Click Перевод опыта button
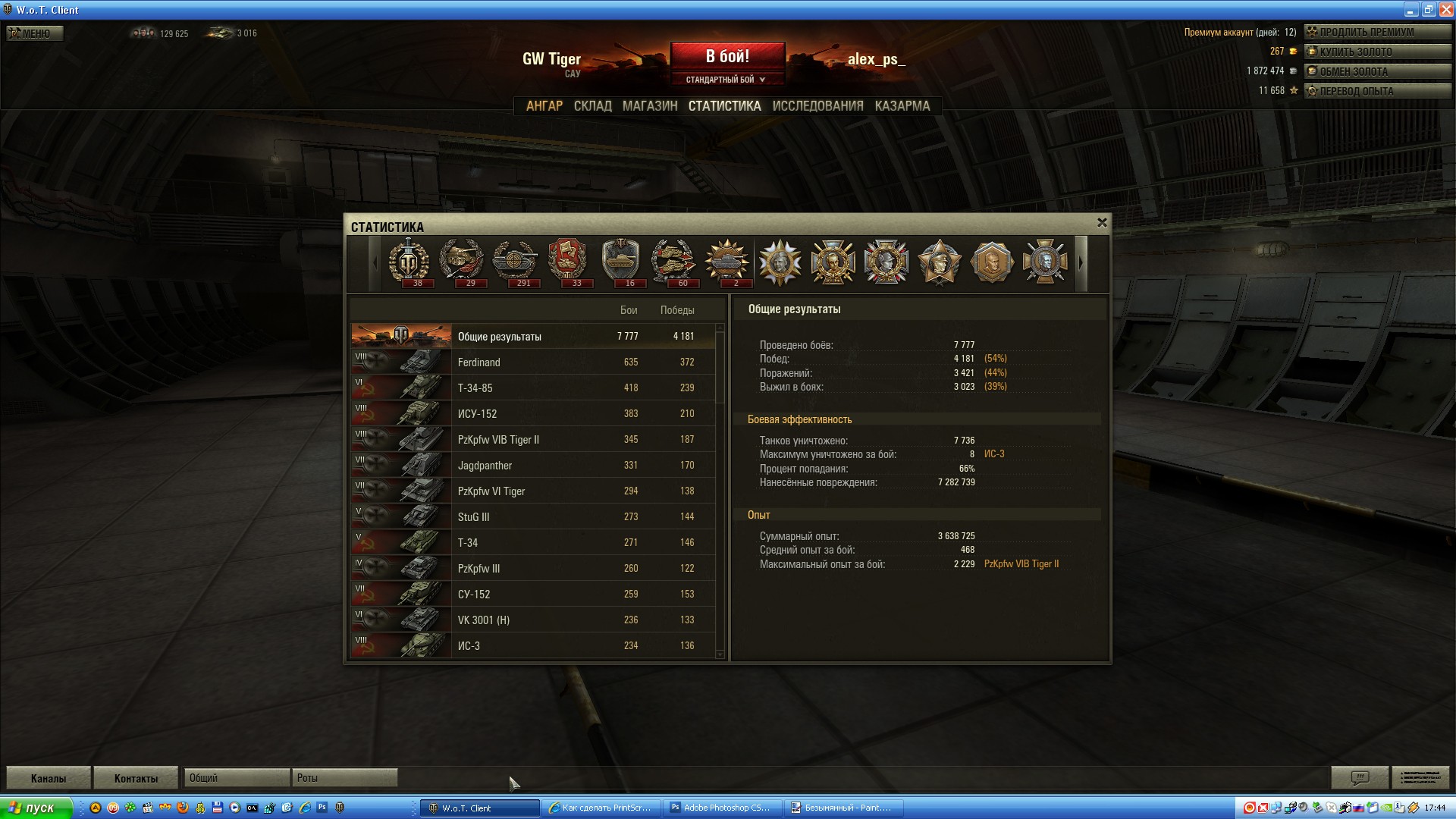The width and height of the screenshot is (1456, 819). tap(1376, 92)
